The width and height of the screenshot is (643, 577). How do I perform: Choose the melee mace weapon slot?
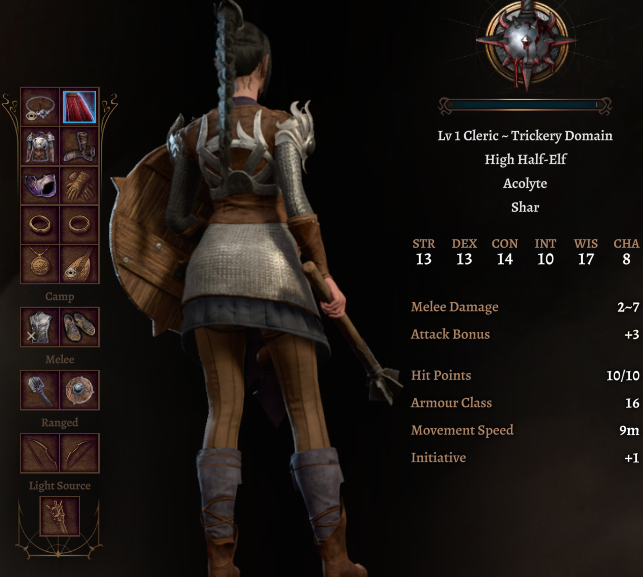pos(41,390)
